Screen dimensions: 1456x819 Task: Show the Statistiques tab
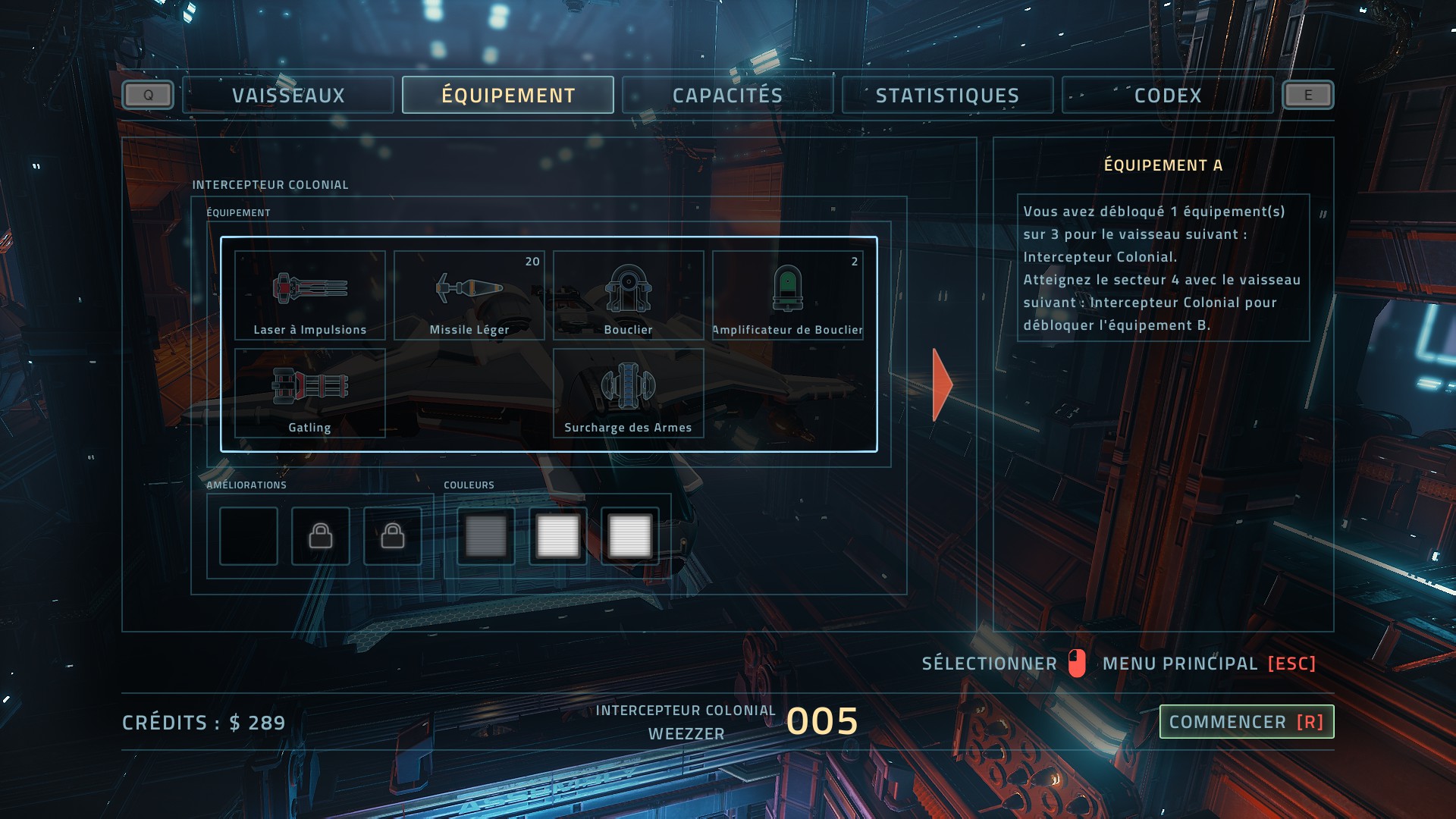[947, 96]
